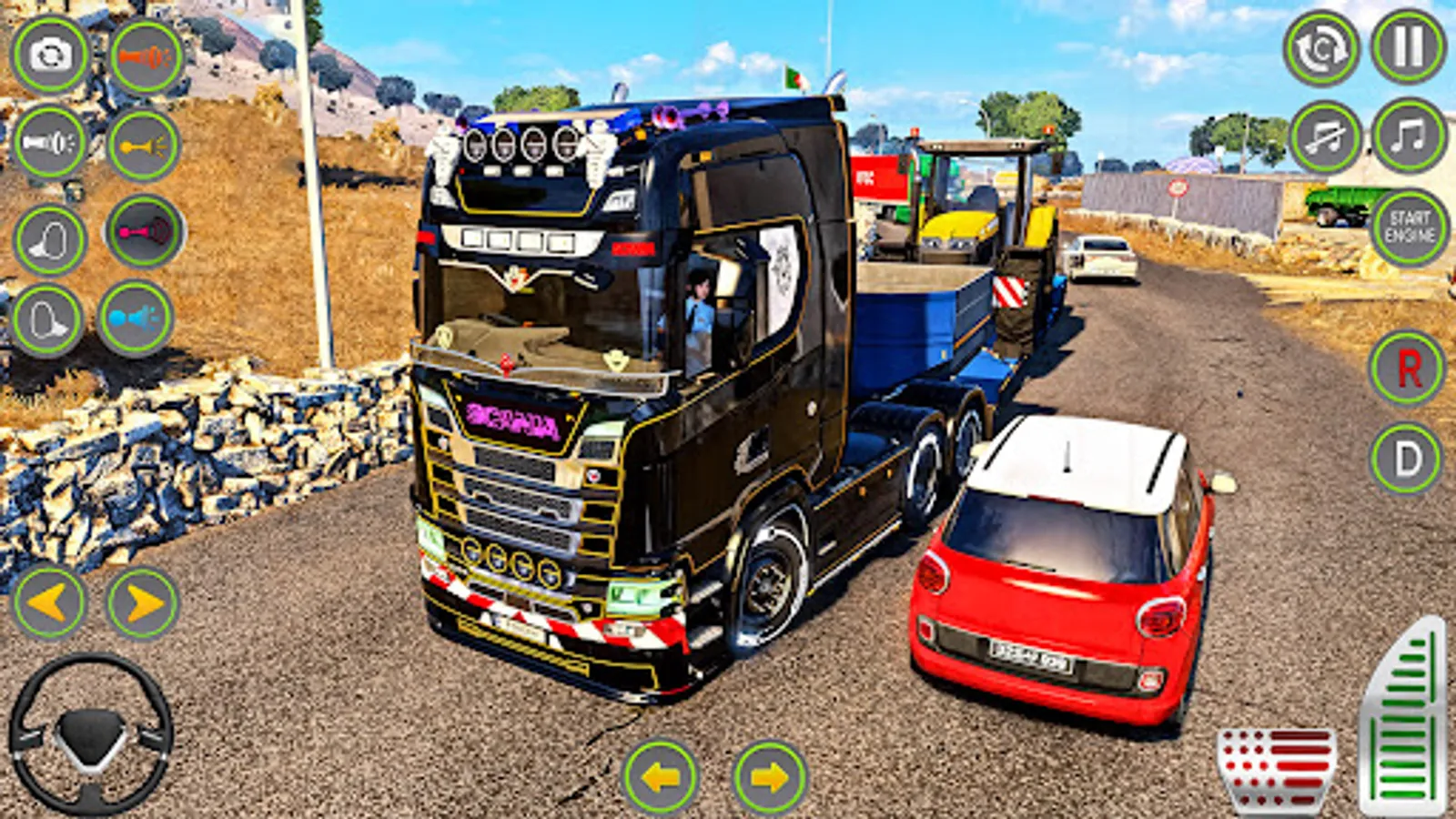This screenshot has height=819, width=1456.
Task: Honk the lower white horn
Action: (50, 318)
